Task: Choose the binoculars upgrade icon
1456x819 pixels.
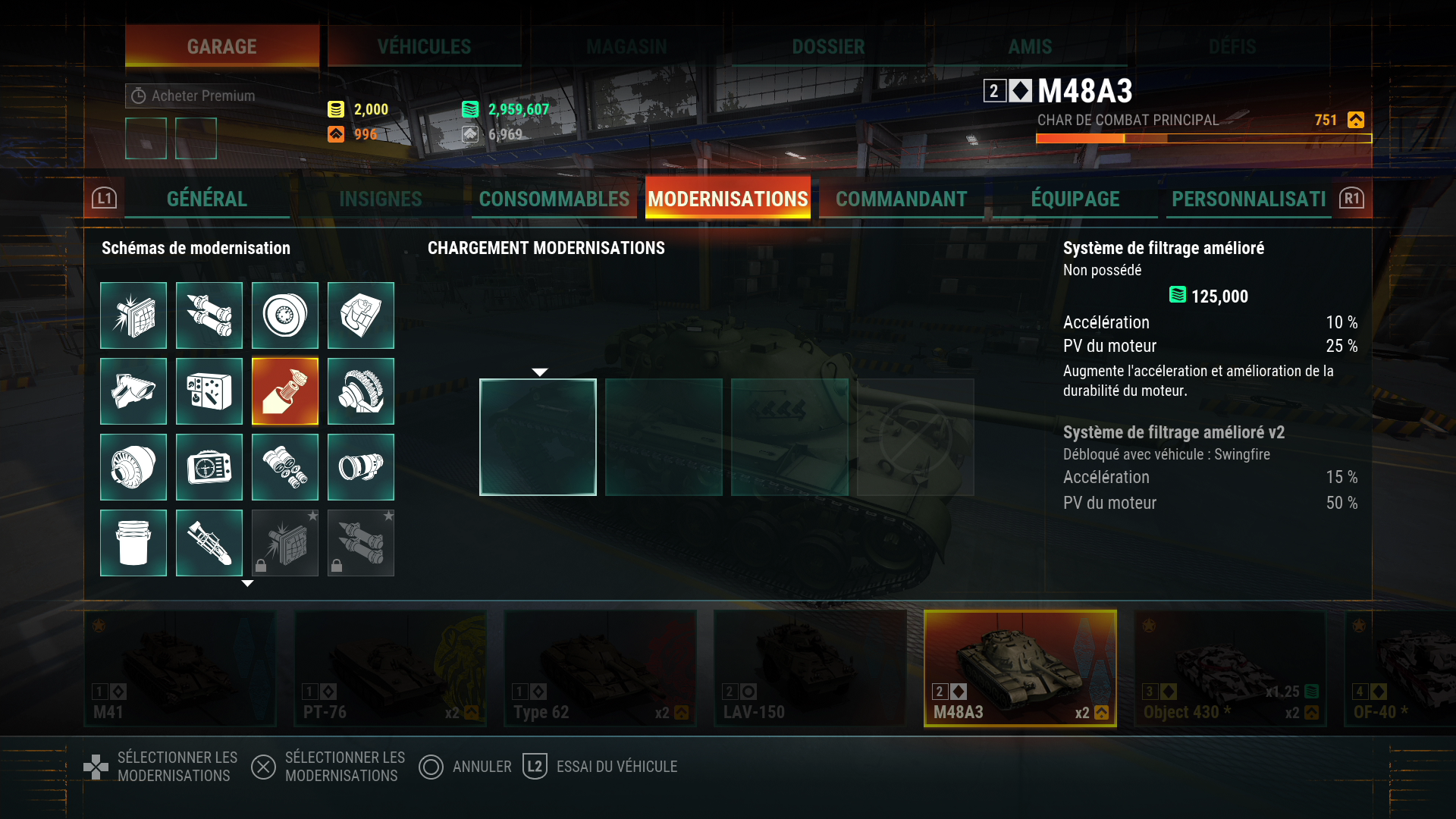Action: pyautogui.click(x=285, y=467)
